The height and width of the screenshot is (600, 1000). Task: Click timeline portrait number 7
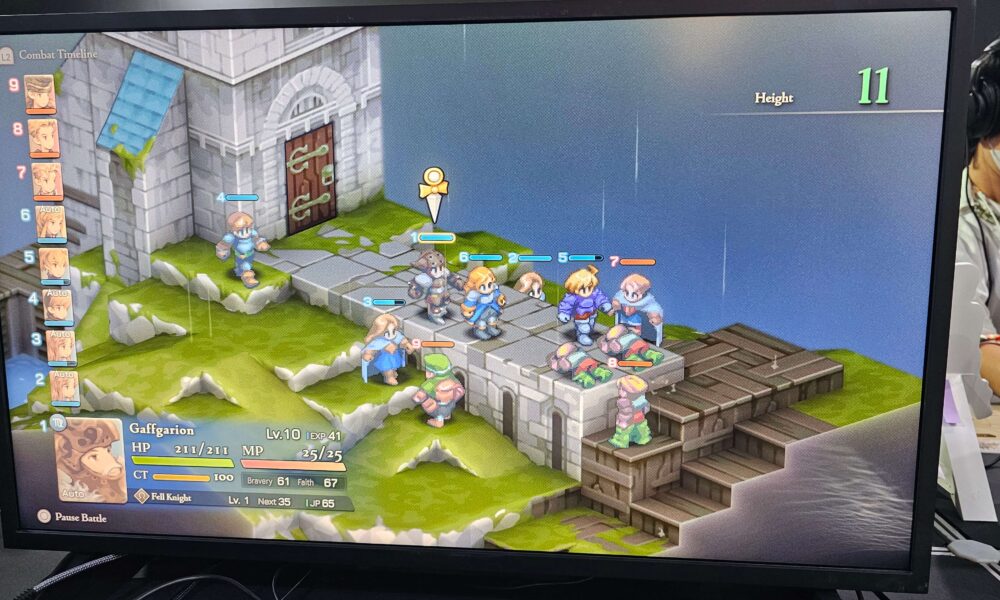tap(47, 181)
